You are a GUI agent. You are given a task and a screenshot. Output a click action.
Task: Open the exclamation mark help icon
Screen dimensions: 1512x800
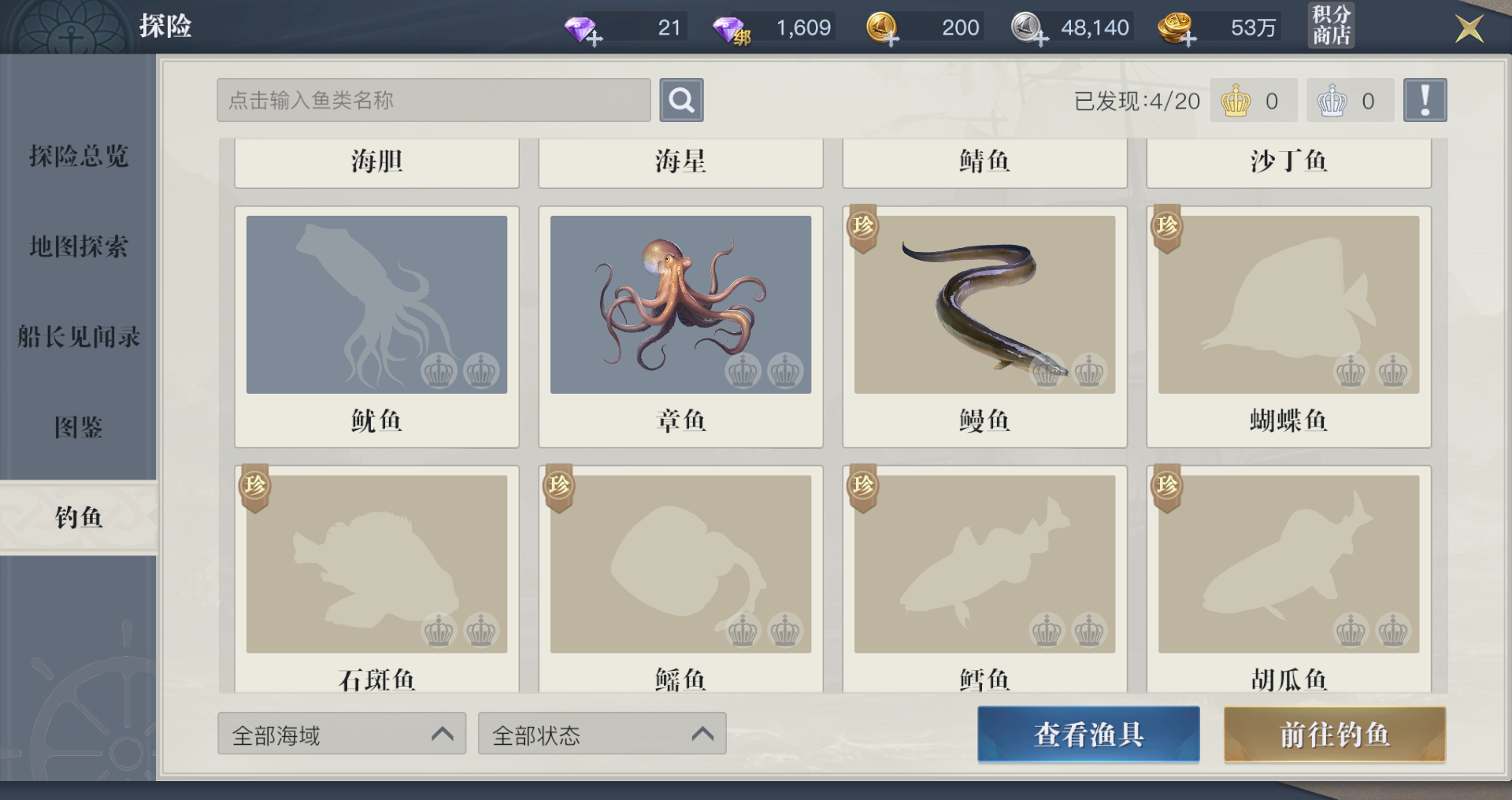point(1425,99)
